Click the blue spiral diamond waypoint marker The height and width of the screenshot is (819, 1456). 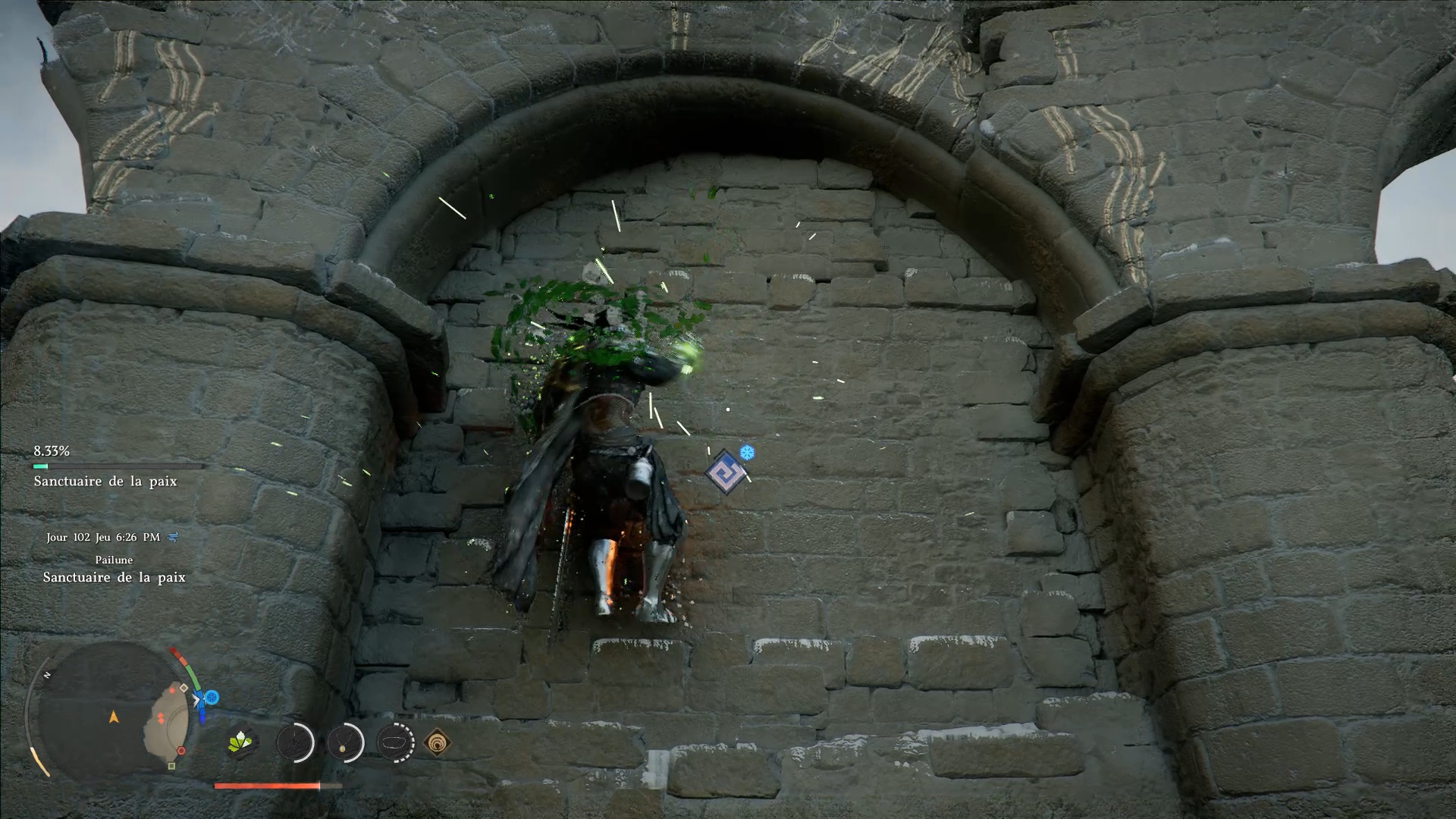click(725, 472)
